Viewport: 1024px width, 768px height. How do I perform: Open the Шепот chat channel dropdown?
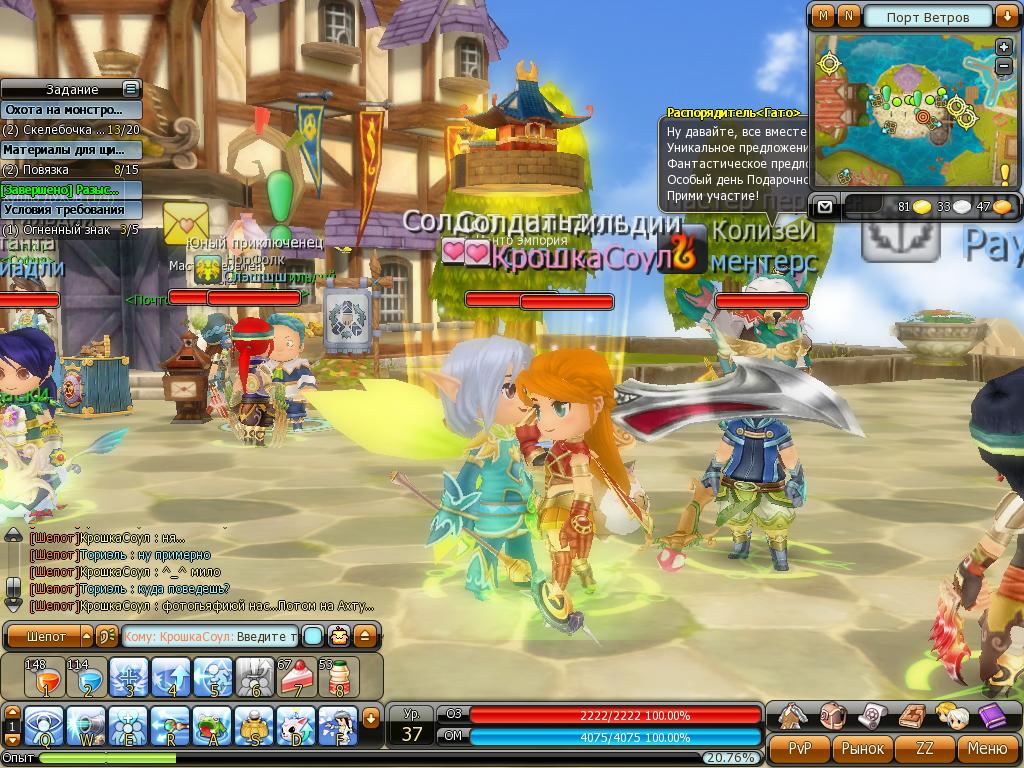(x=86, y=636)
